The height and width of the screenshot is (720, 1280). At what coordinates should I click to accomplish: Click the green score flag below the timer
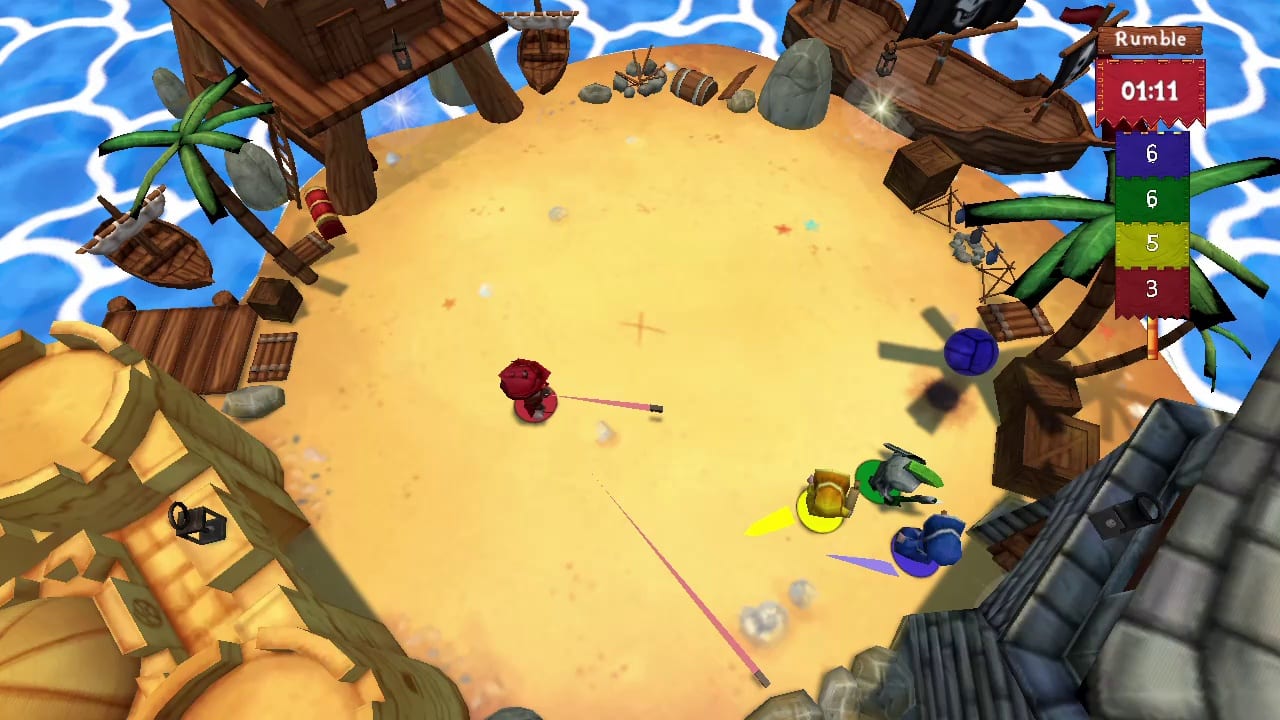coord(1151,199)
